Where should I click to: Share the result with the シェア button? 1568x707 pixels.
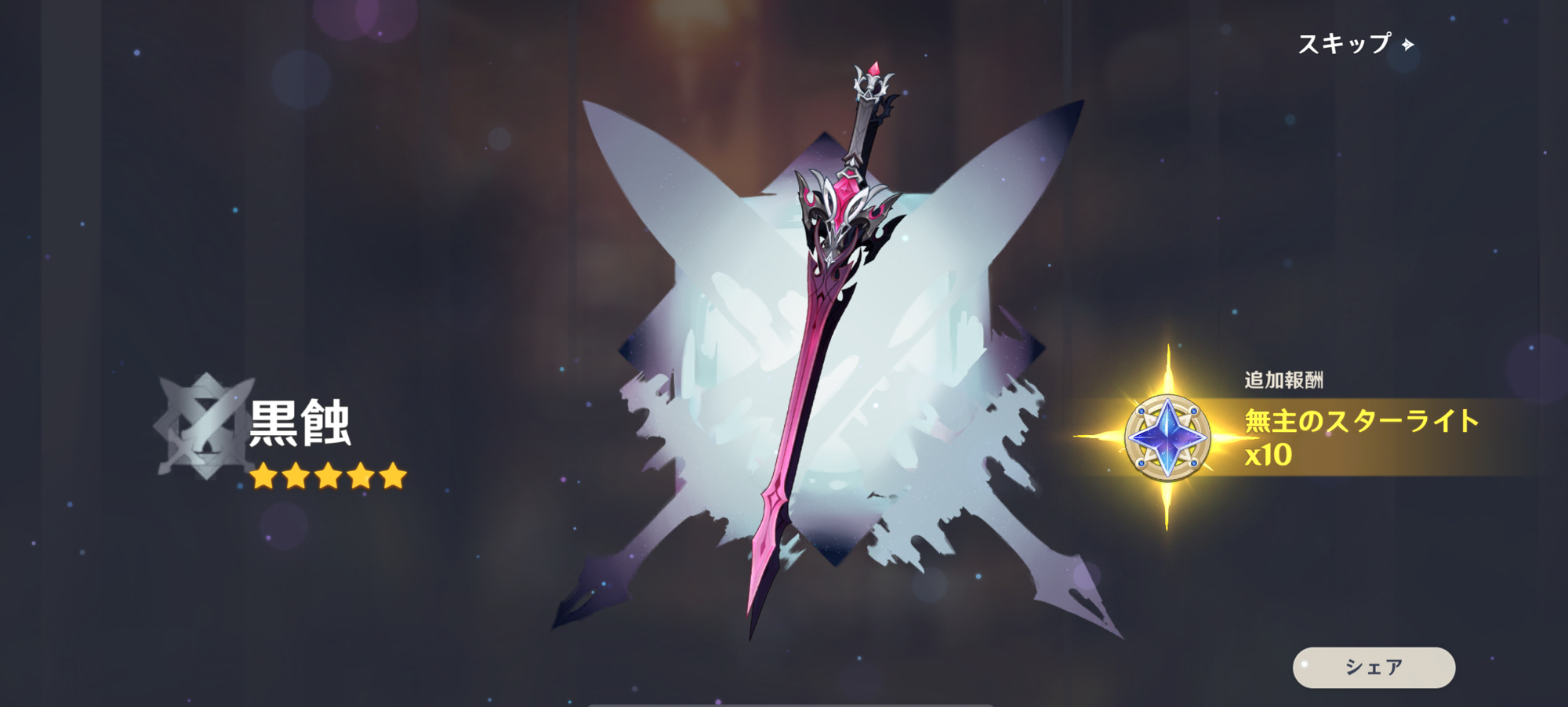1374,667
